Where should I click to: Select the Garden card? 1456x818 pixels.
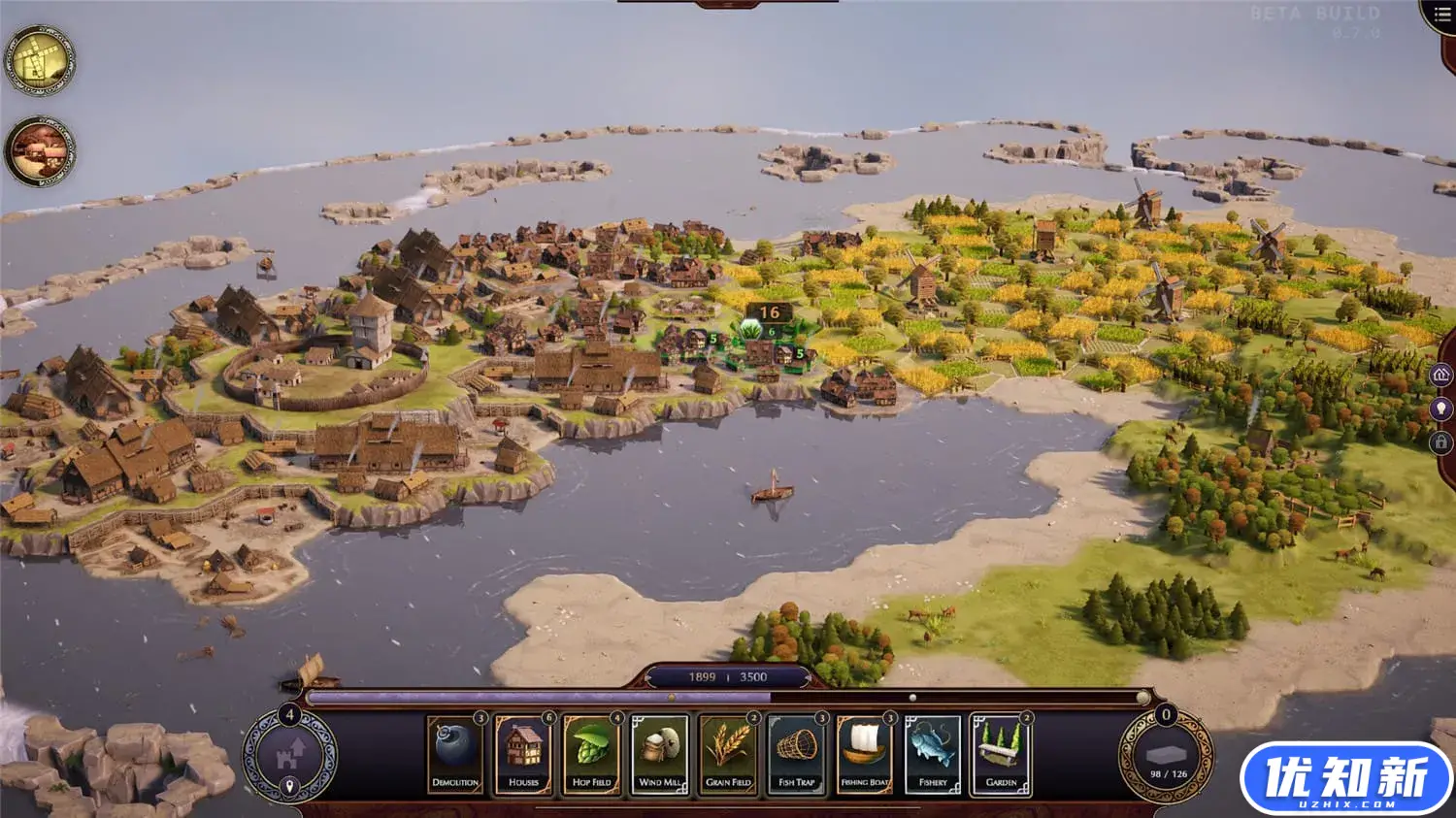tap(1000, 752)
